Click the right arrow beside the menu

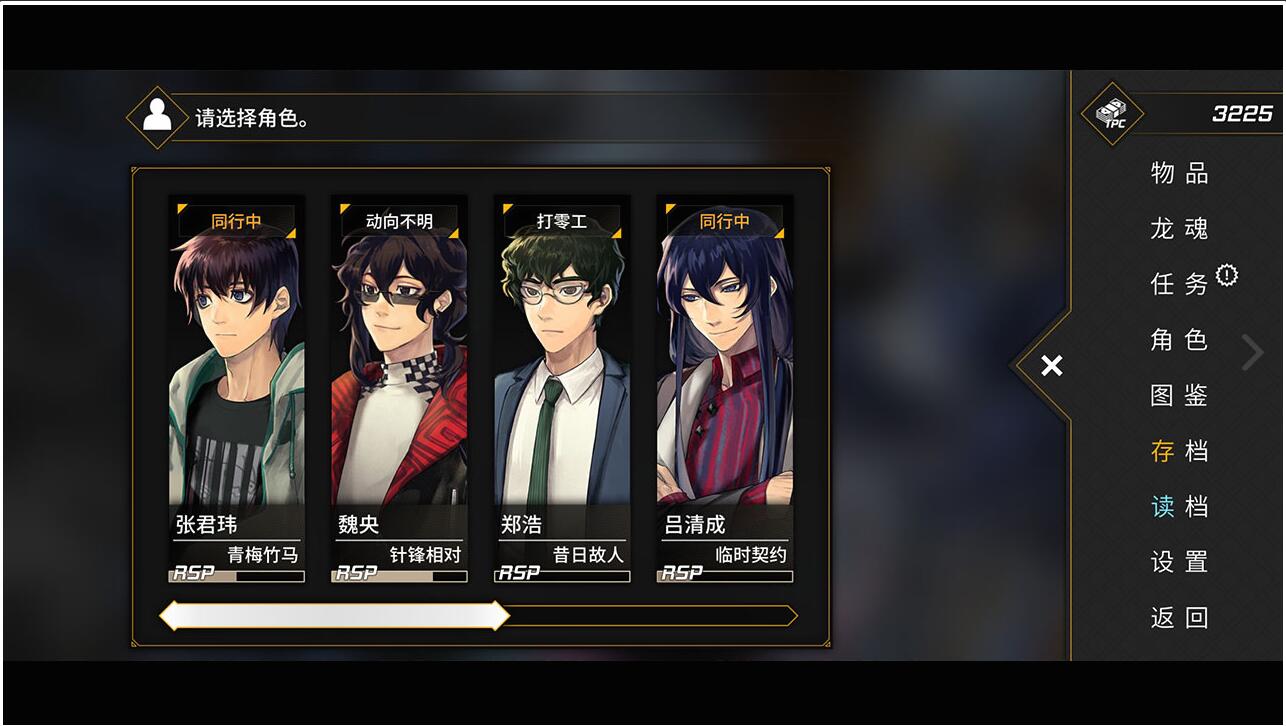[1252, 353]
